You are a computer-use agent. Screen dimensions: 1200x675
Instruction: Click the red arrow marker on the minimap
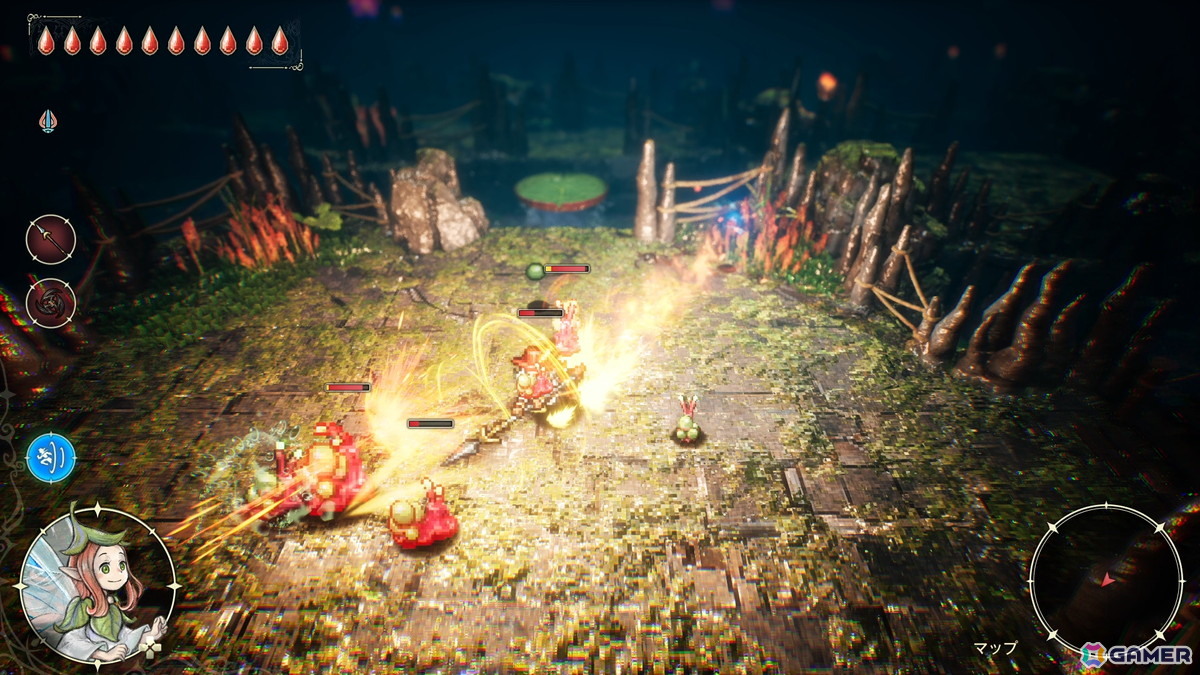[1105, 580]
